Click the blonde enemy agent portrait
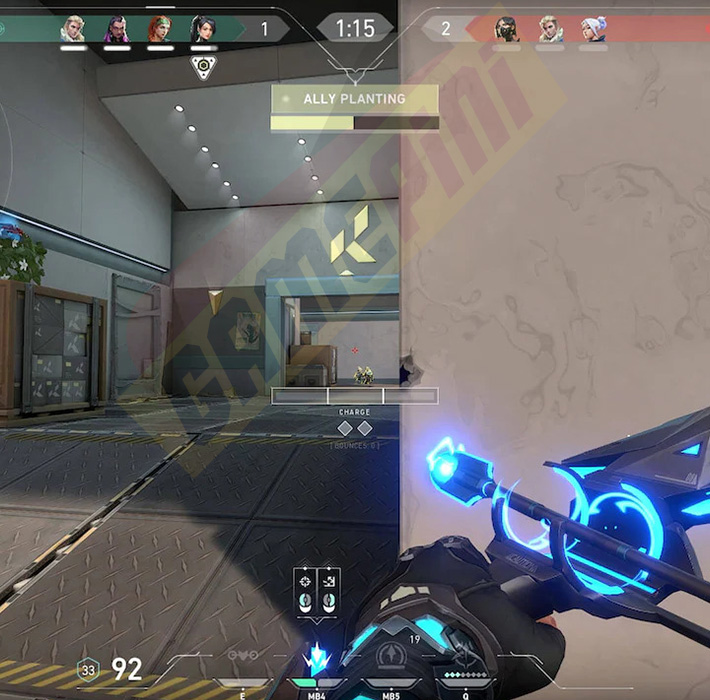Viewport: 710px width, 700px height. [x=550, y=28]
